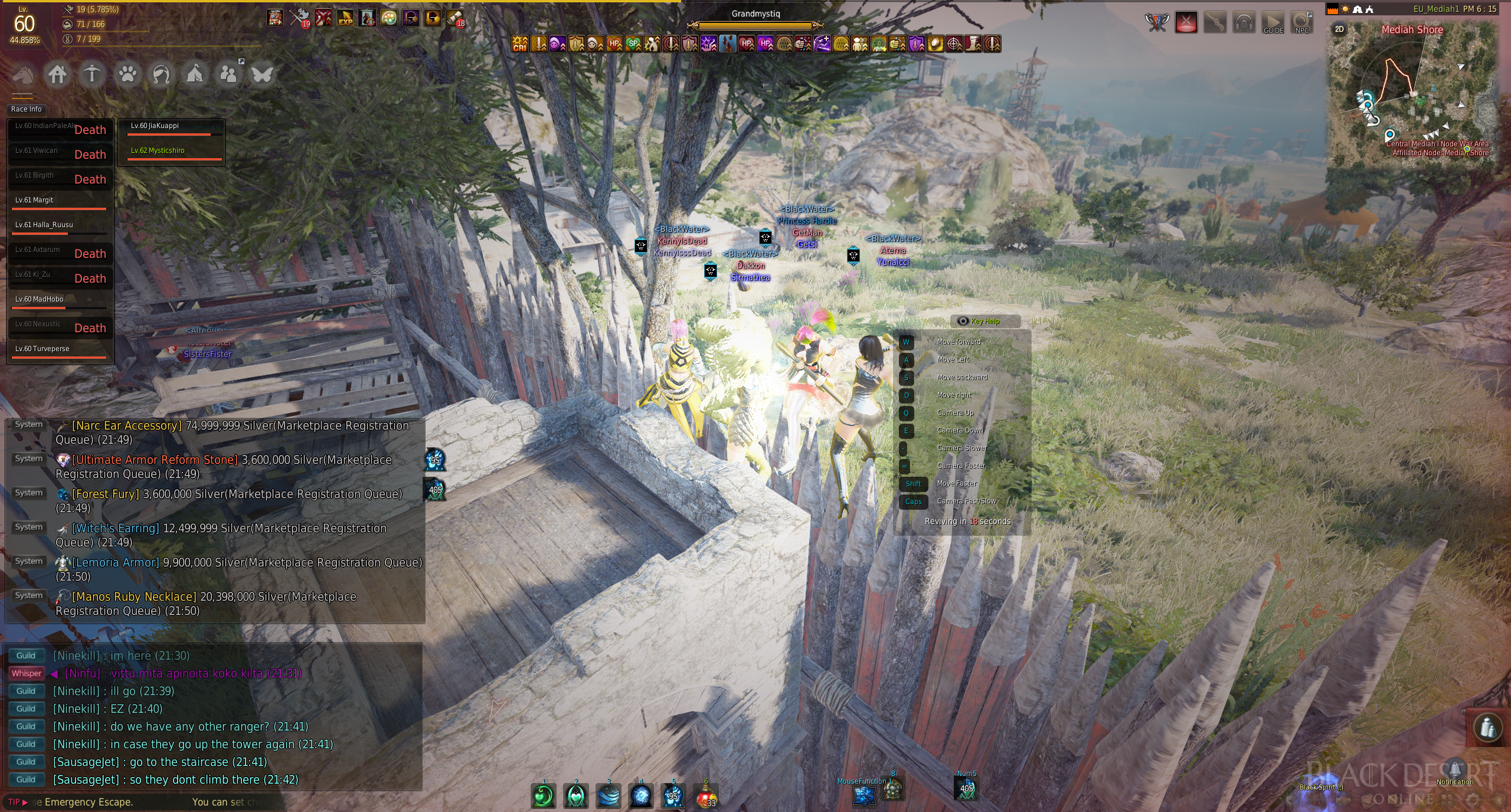Select Lv.62 Mysticshiro in the party list
Screen dimensions: 1511x812
[x=158, y=150]
